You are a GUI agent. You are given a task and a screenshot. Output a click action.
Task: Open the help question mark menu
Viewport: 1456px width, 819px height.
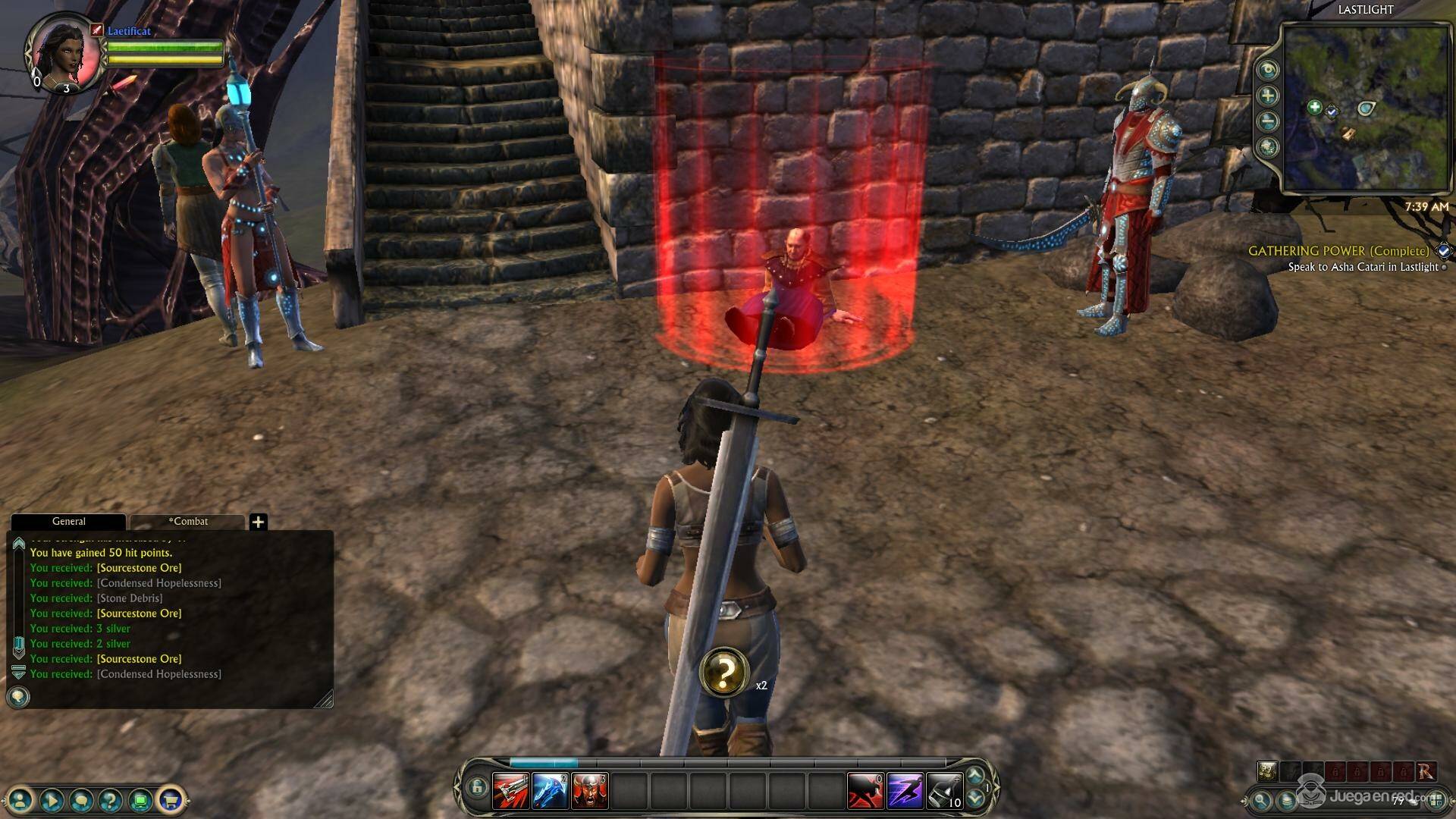(111, 799)
